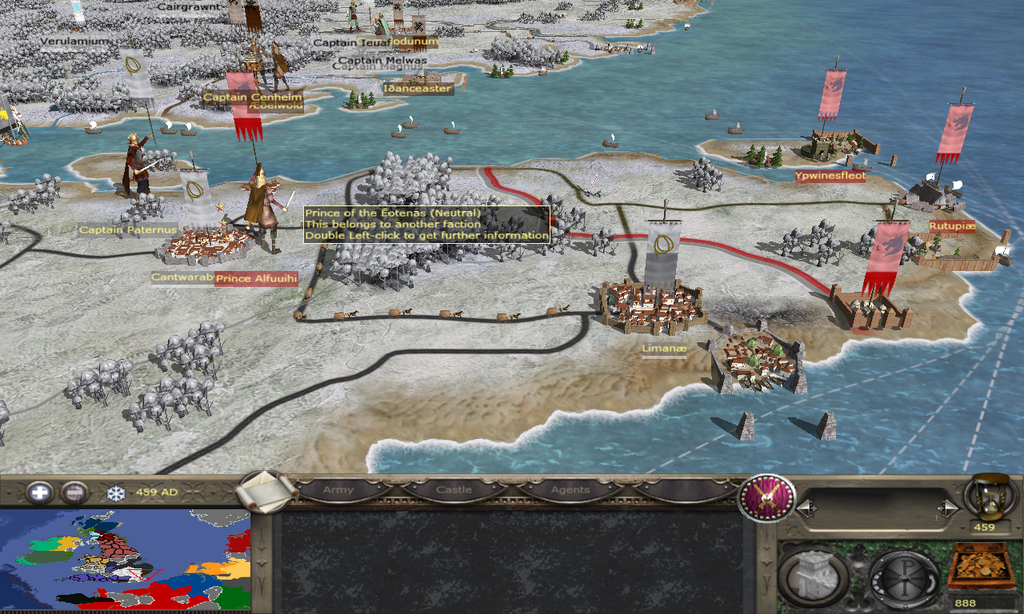The image size is (1024, 614).
Task: Select previous item with left arrow
Action: [x=804, y=510]
